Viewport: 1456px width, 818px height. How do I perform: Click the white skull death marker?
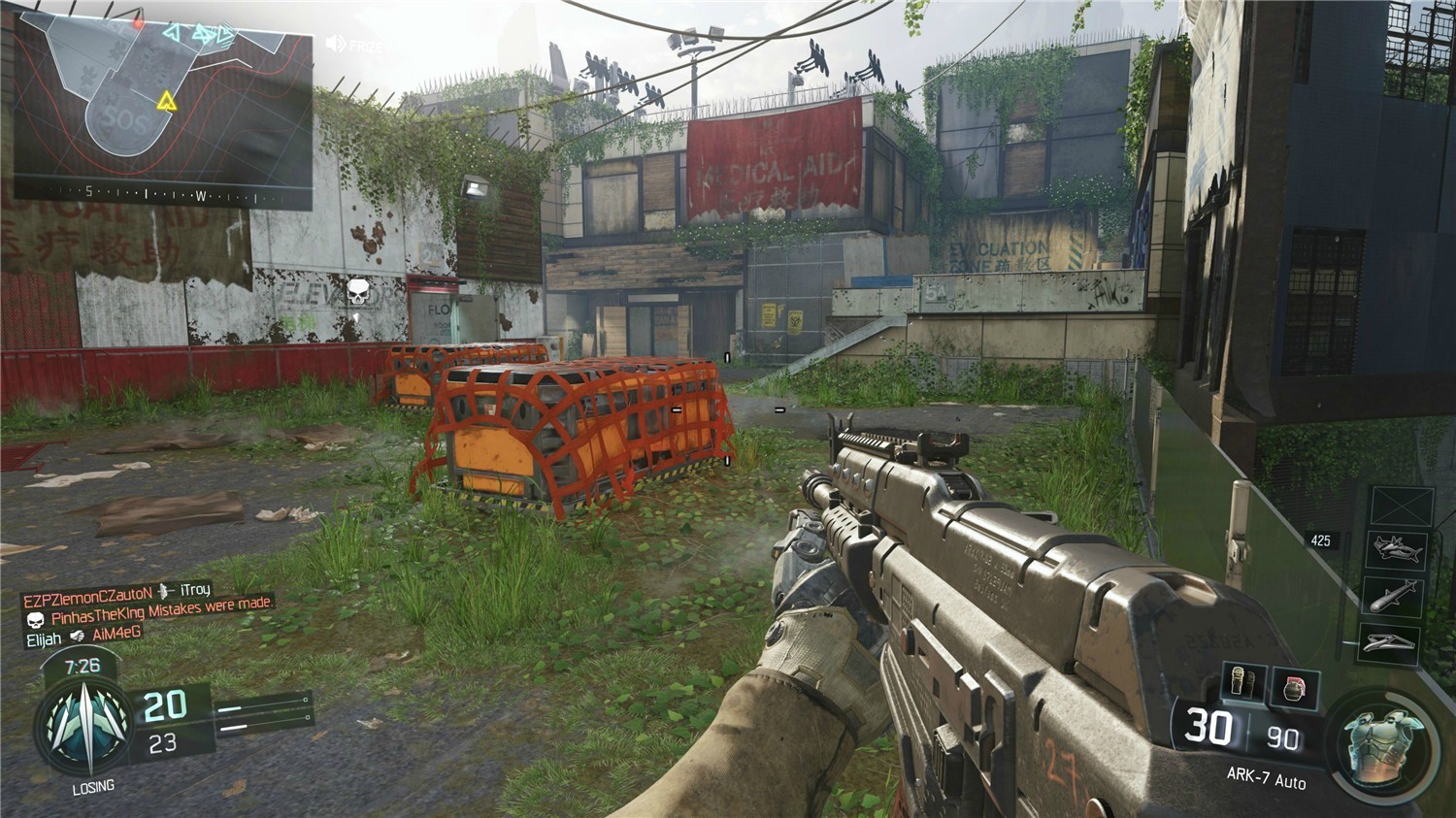coord(357,290)
